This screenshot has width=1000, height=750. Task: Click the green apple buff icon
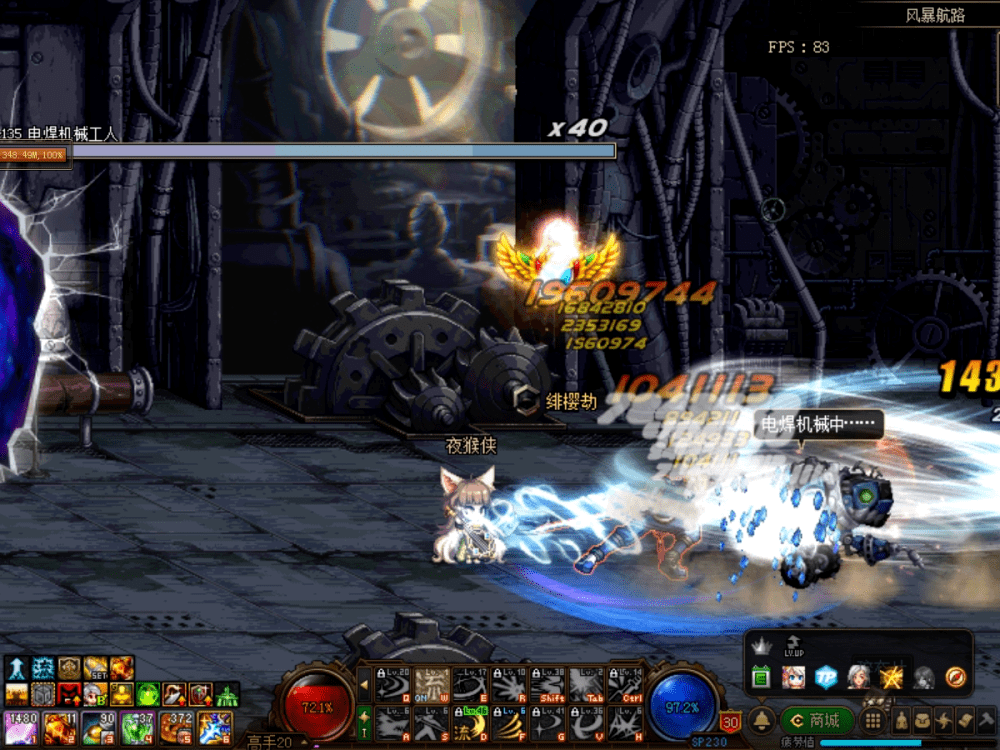tap(148, 694)
